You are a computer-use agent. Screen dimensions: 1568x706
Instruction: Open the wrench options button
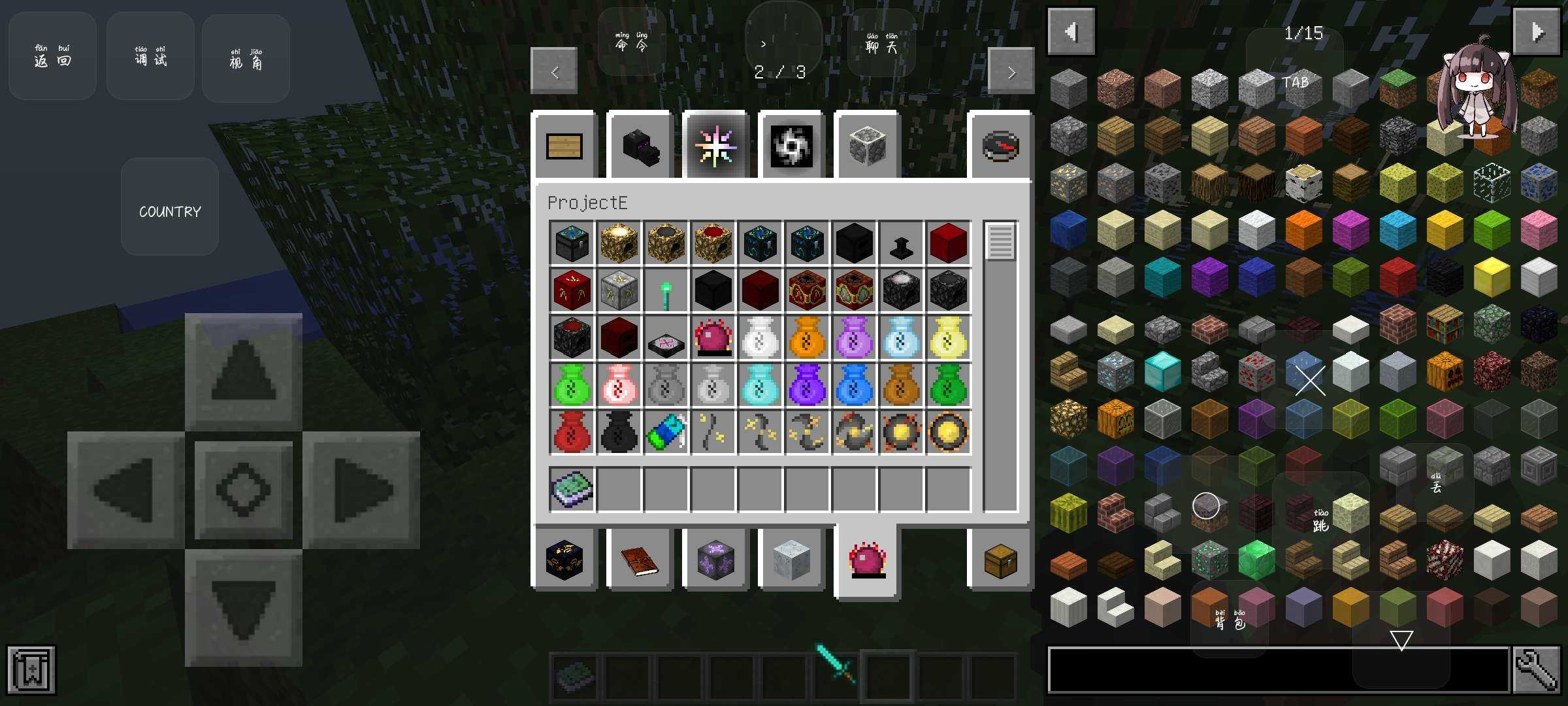coord(1537,669)
